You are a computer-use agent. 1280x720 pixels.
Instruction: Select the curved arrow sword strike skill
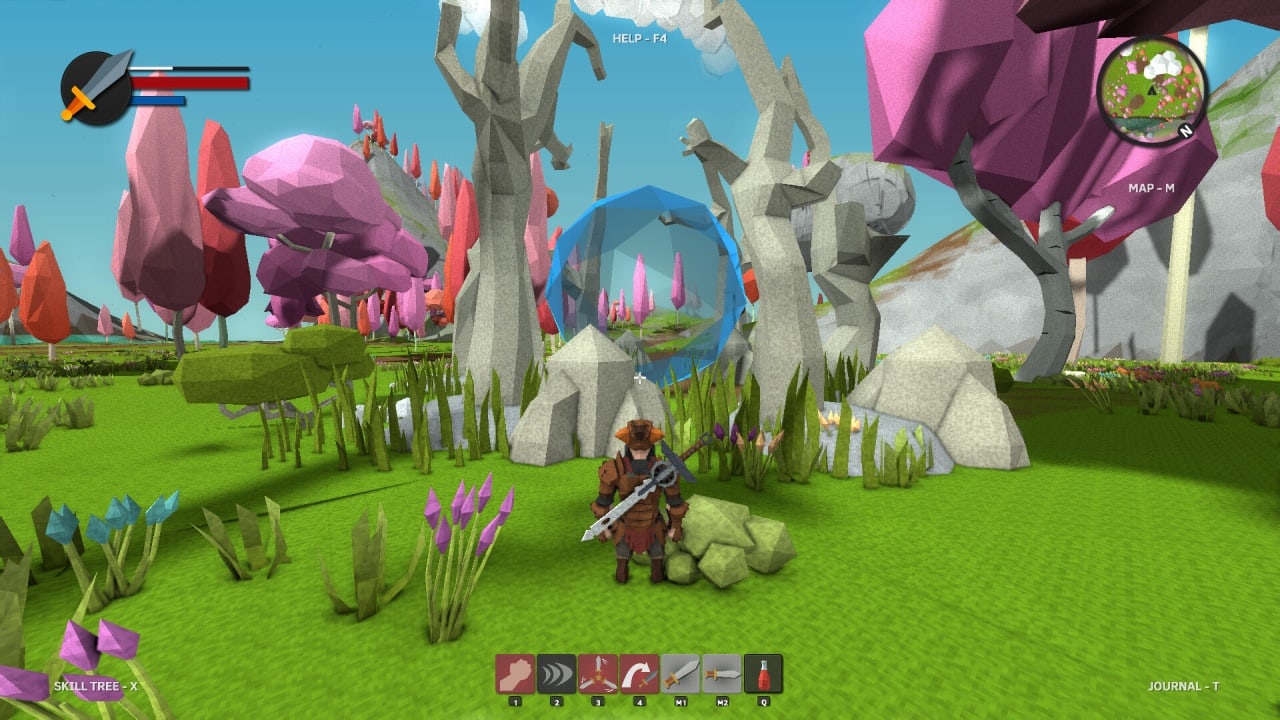[x=639, y=674]
